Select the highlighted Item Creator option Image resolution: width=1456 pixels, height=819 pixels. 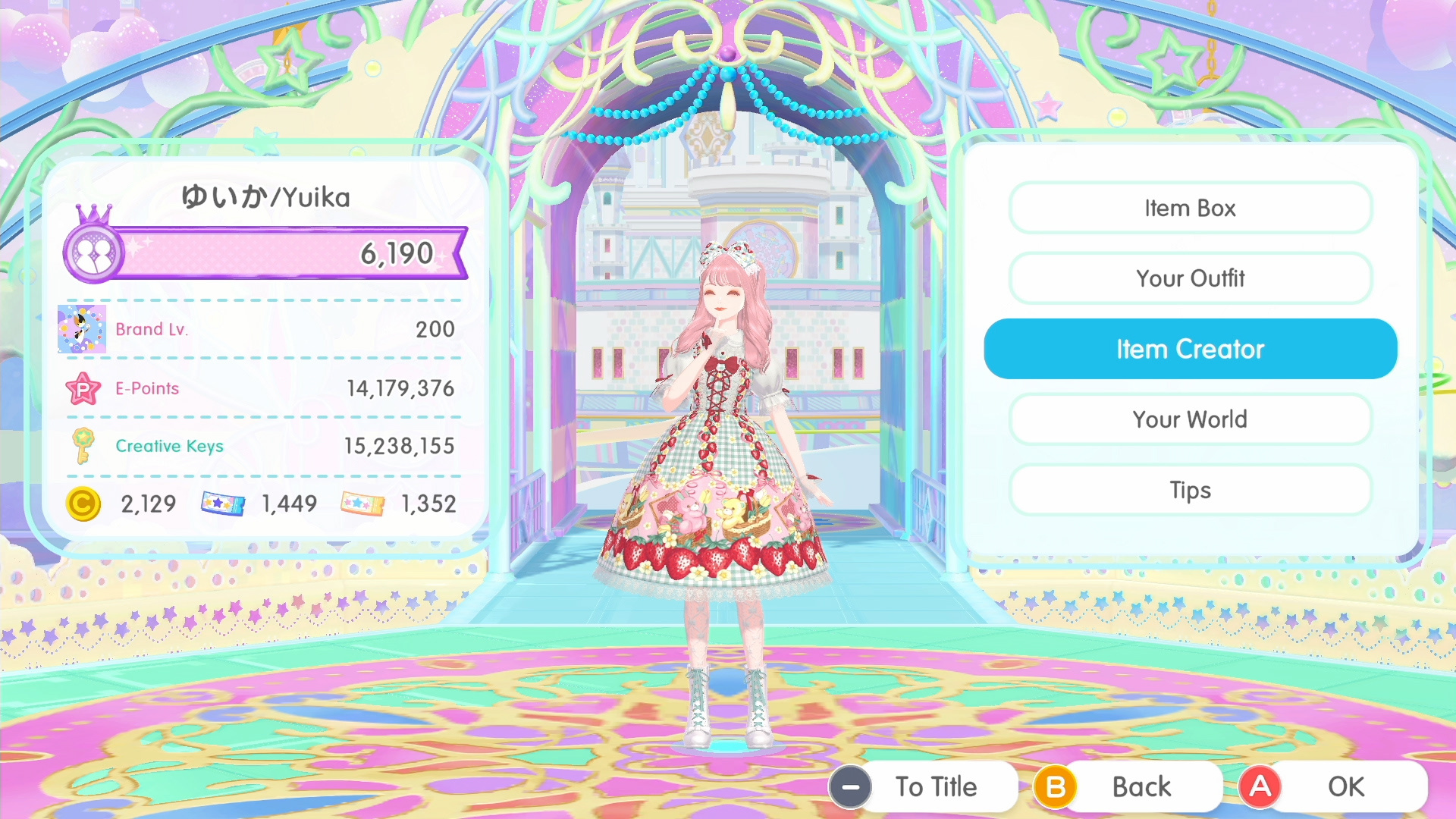[1190, 348]
